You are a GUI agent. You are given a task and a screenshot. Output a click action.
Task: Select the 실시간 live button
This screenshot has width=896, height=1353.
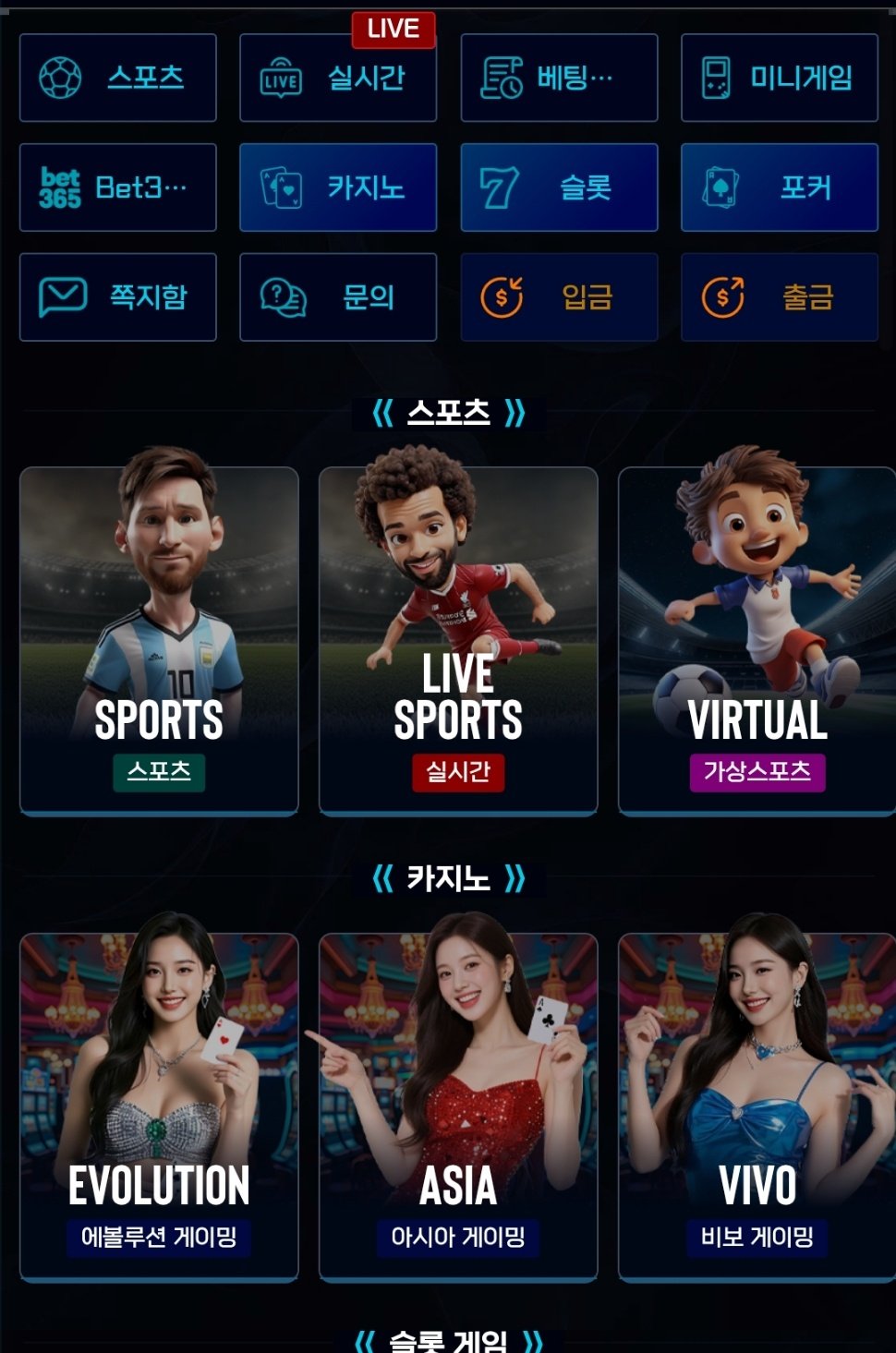click(338, 78)
